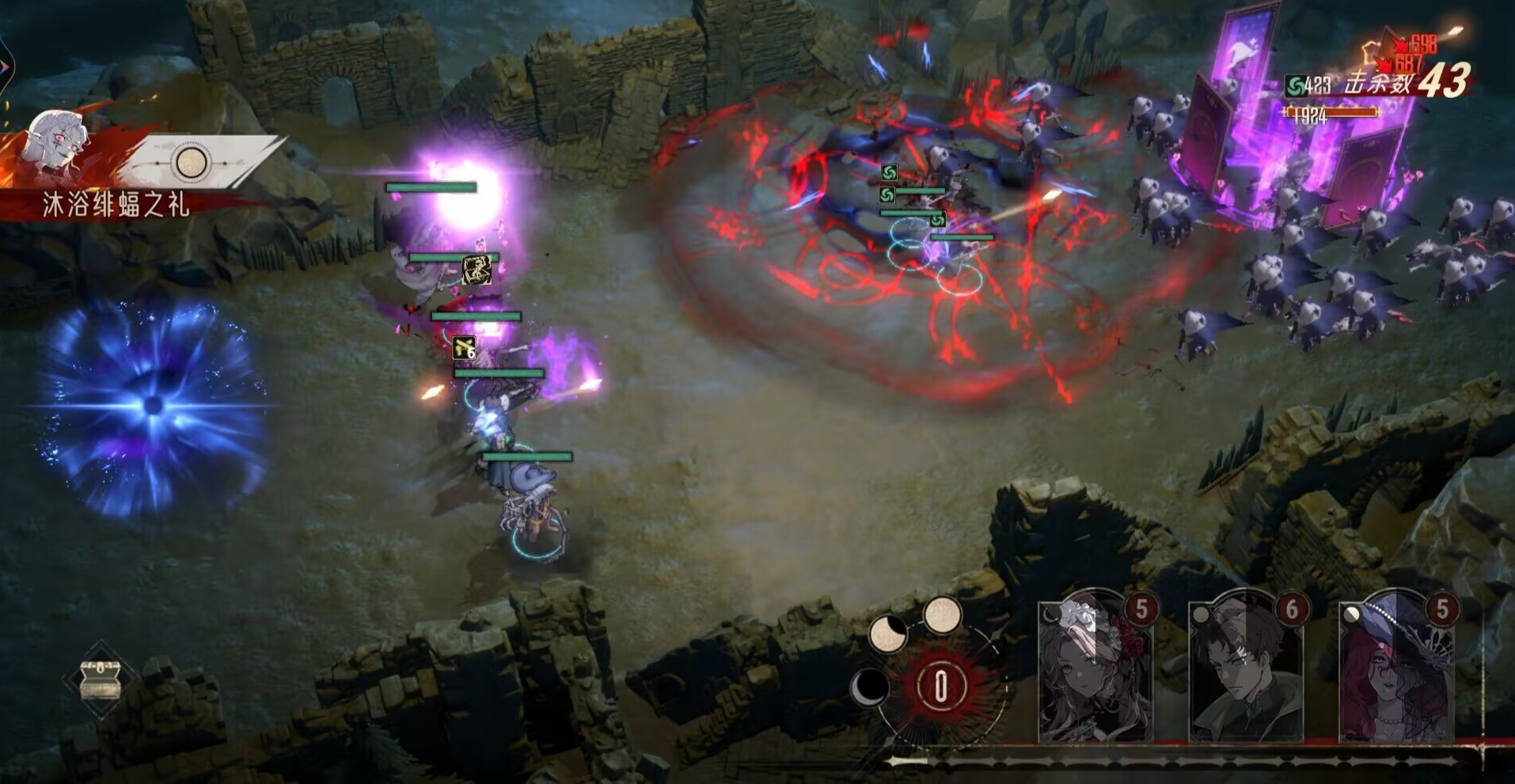Screen dimensions: 1515x784
Task: Open the treasure chest icon
Action: coord(101,680)
